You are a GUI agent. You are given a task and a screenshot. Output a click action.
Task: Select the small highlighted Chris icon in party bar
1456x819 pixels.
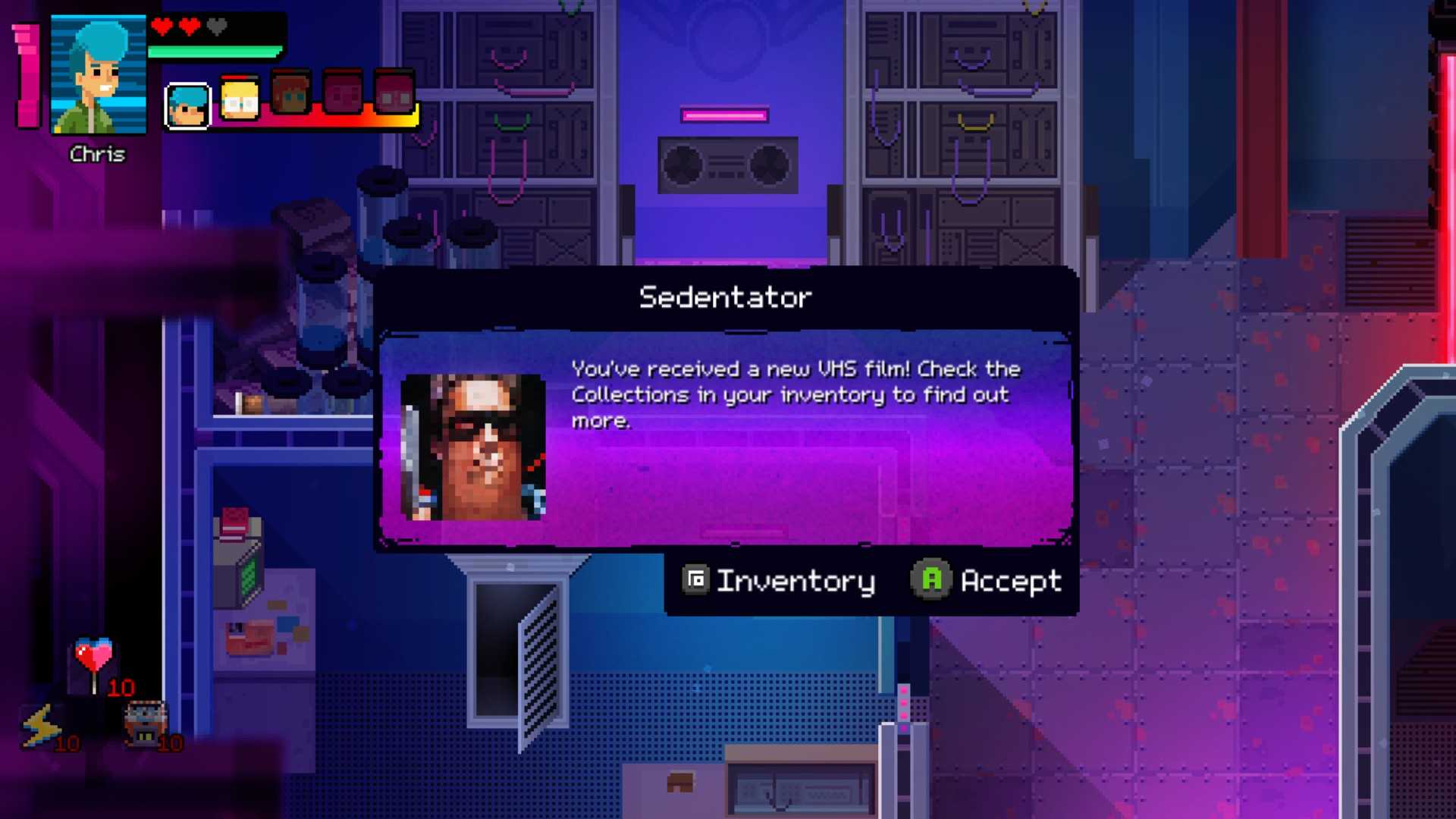point(187,106)
